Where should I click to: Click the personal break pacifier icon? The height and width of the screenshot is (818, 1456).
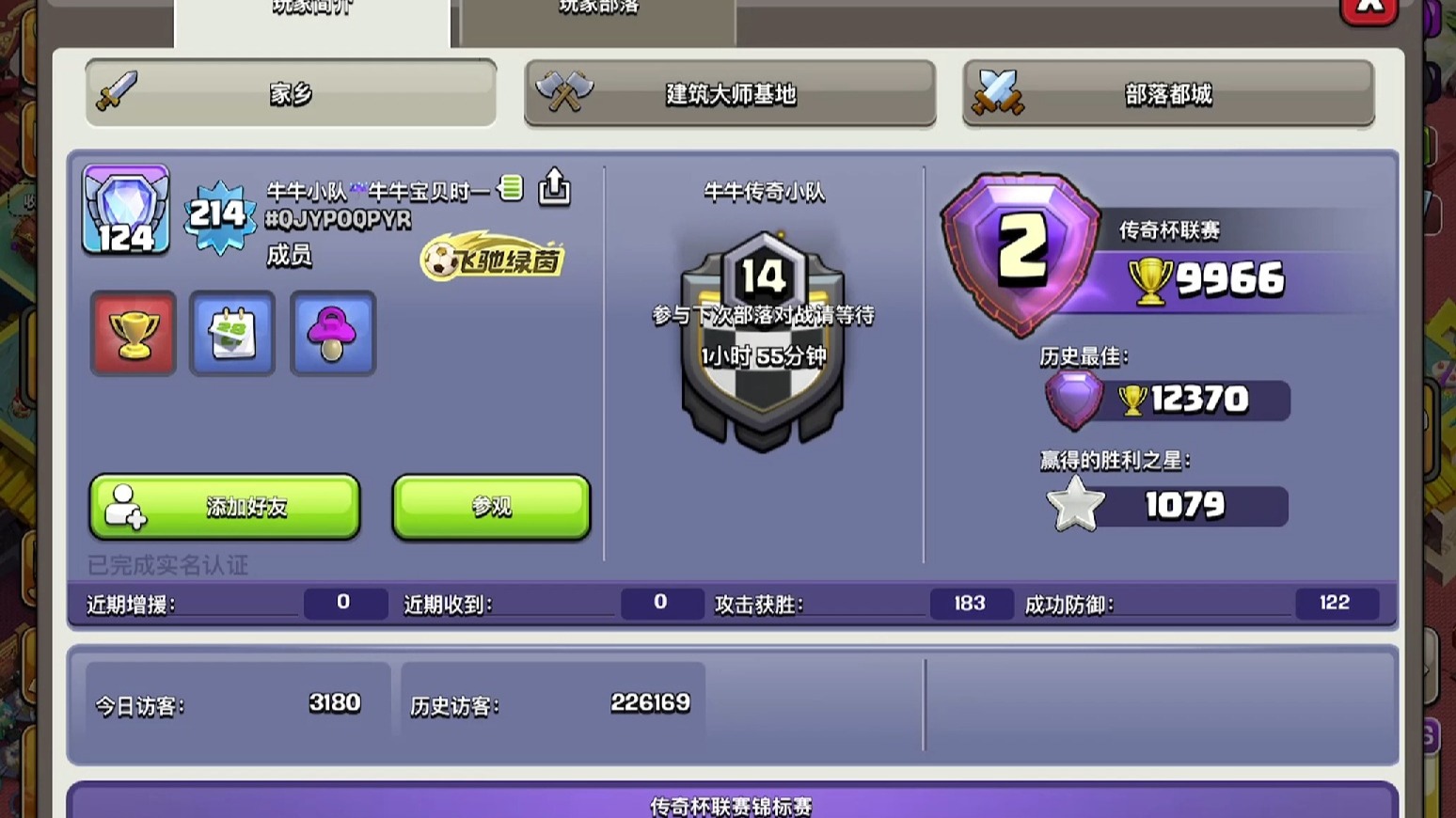[331, 333]
